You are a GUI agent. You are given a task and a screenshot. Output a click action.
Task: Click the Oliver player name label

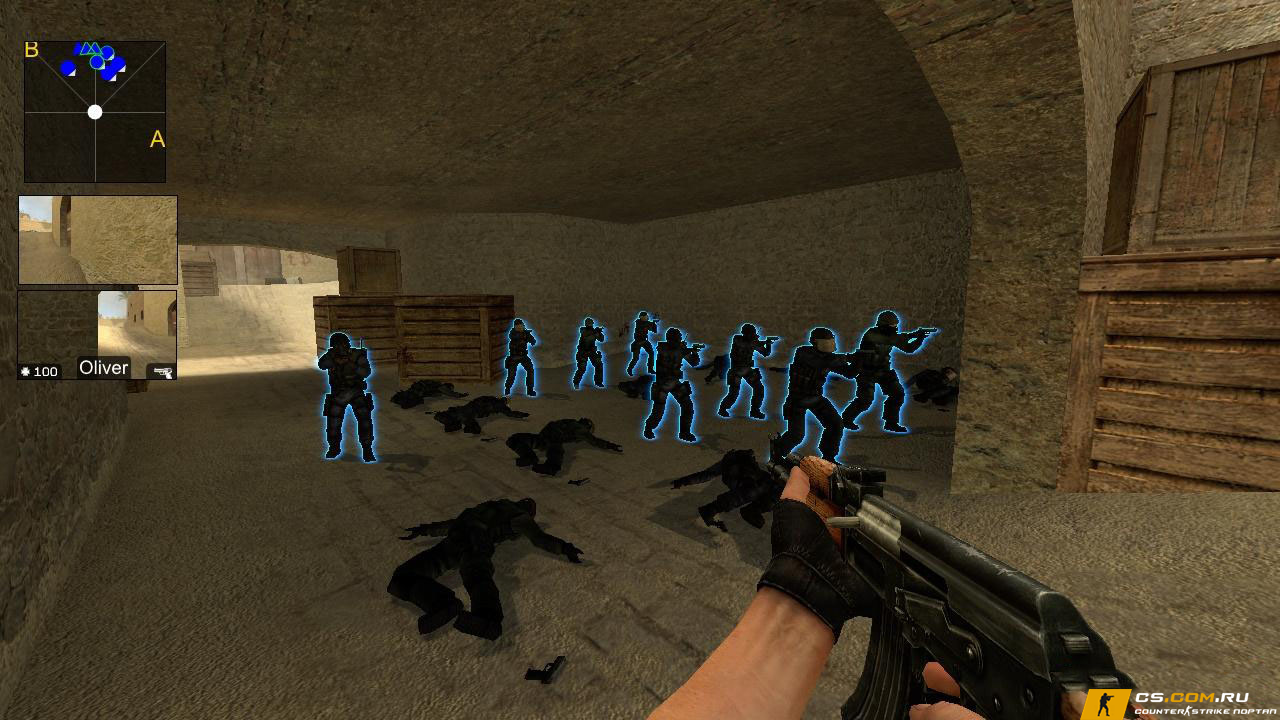(104, 368)
